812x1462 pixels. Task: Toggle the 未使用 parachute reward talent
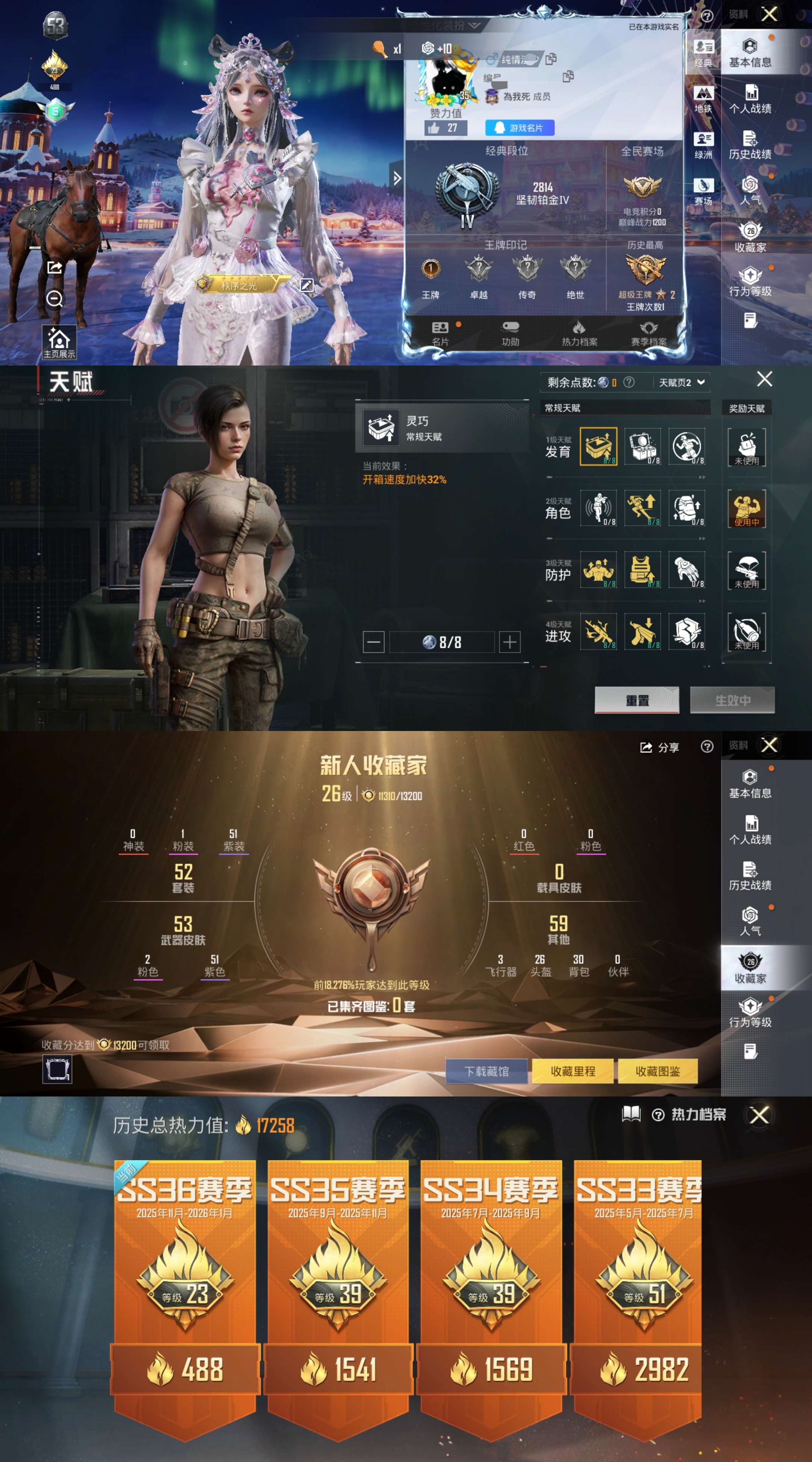pyautogui.click(x=747, y=572)
